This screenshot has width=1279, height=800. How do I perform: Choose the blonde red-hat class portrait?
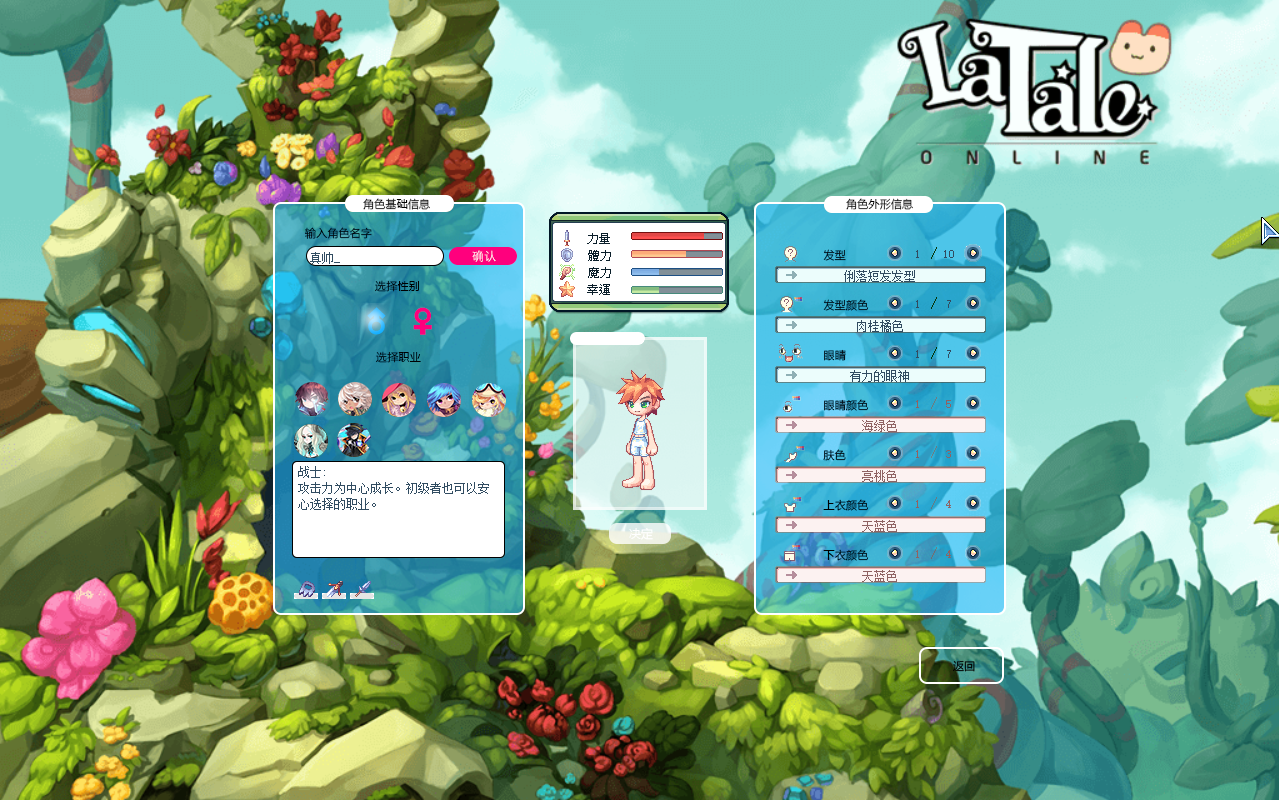[399, 400]
